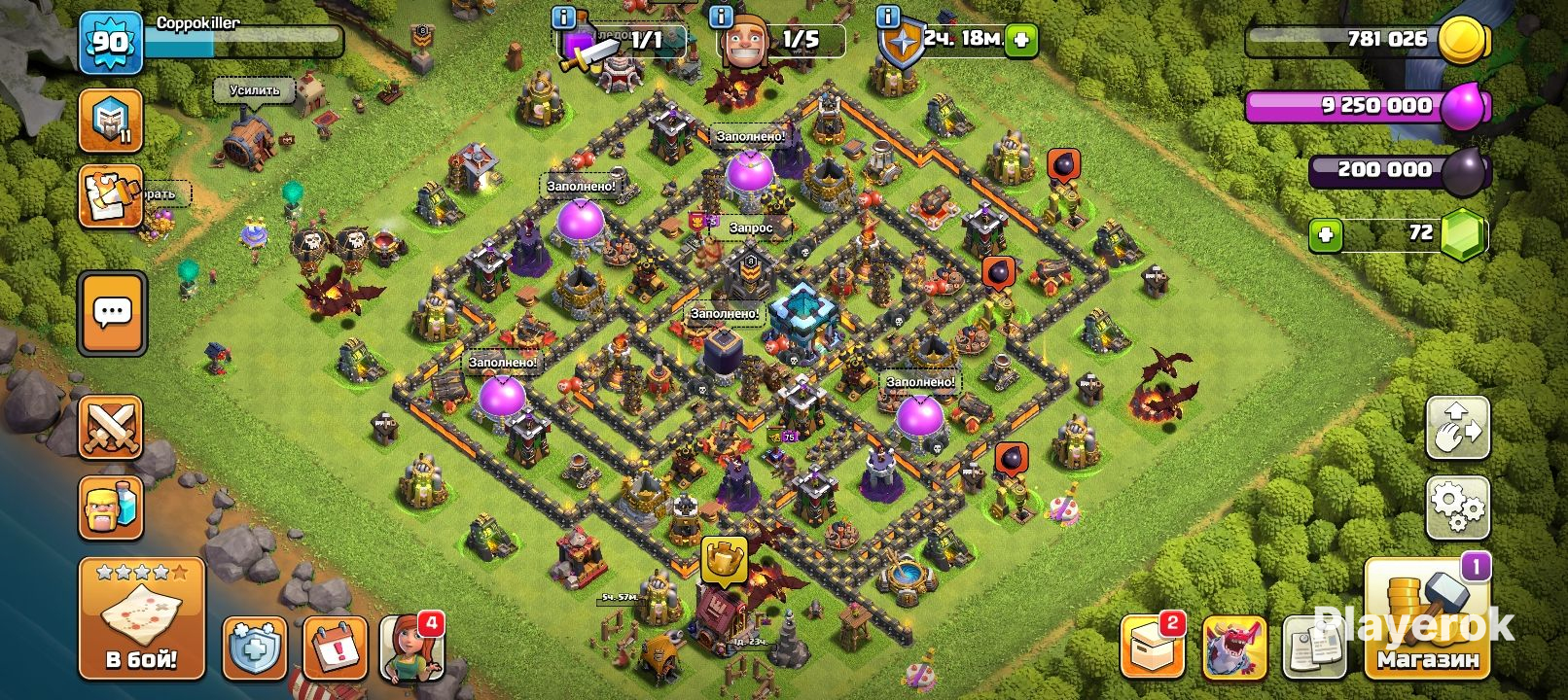This screenshot has height=700, width=1568.
Task: Show the crossed swords battle log
Action: pos(111,427)
